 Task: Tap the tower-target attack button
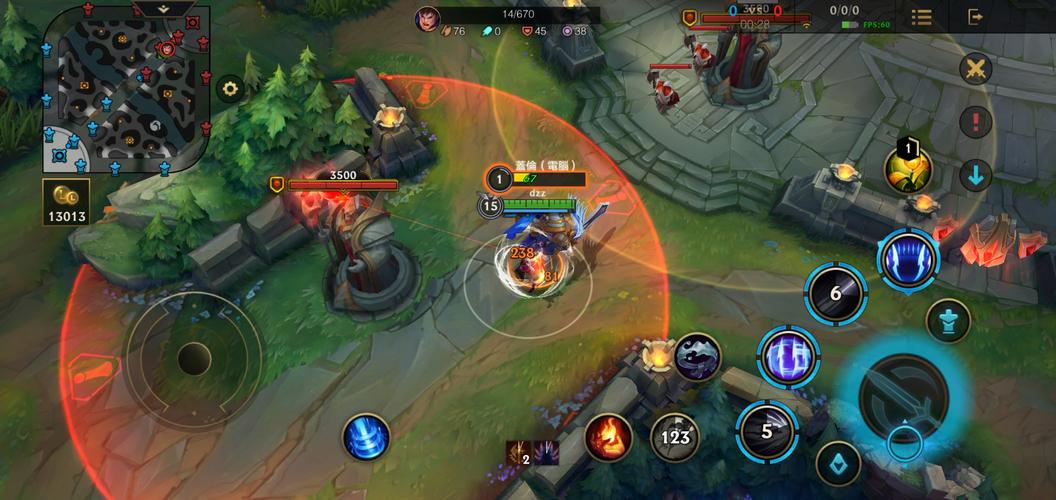tap(947, 321)
